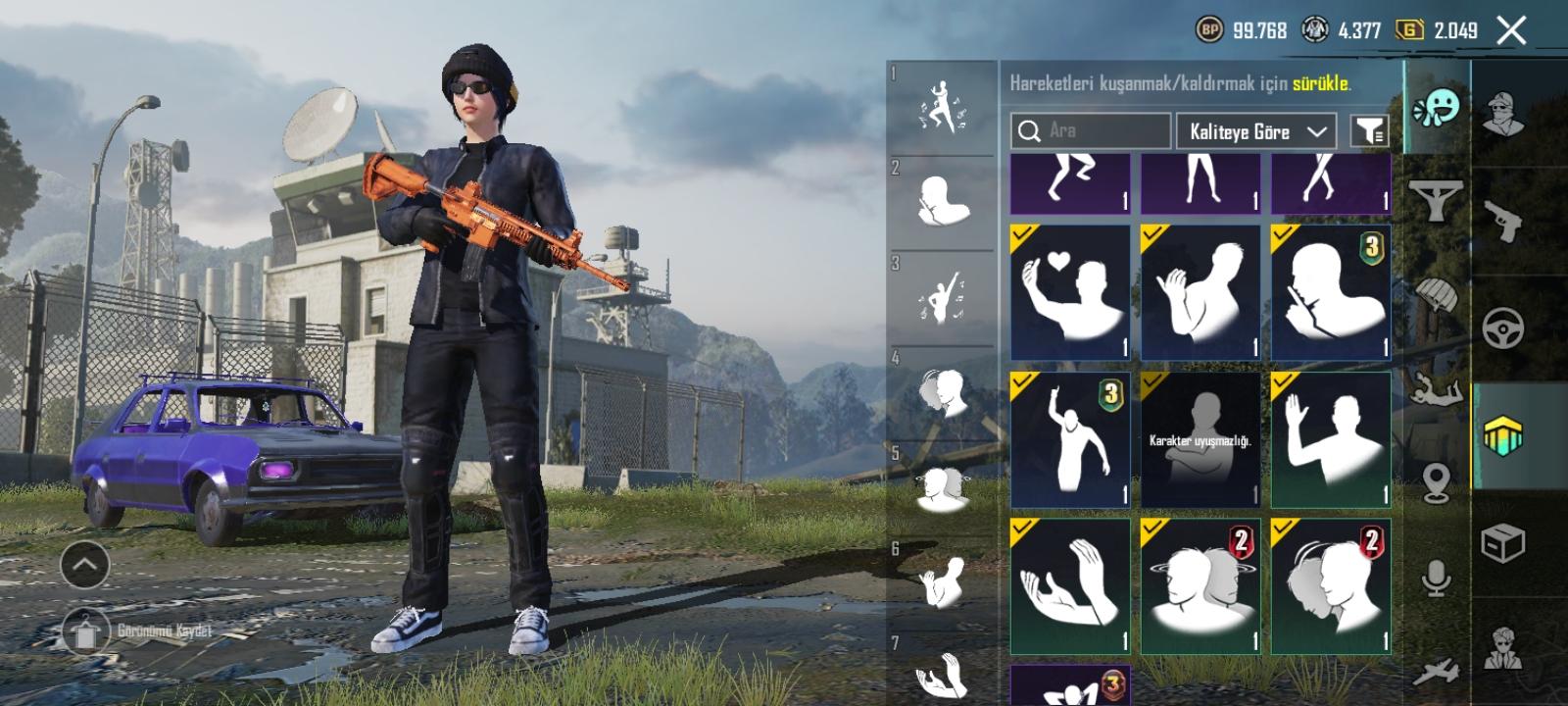Pick the raised hand wave emote tile
The image size is (1568, 706).
1330,439
